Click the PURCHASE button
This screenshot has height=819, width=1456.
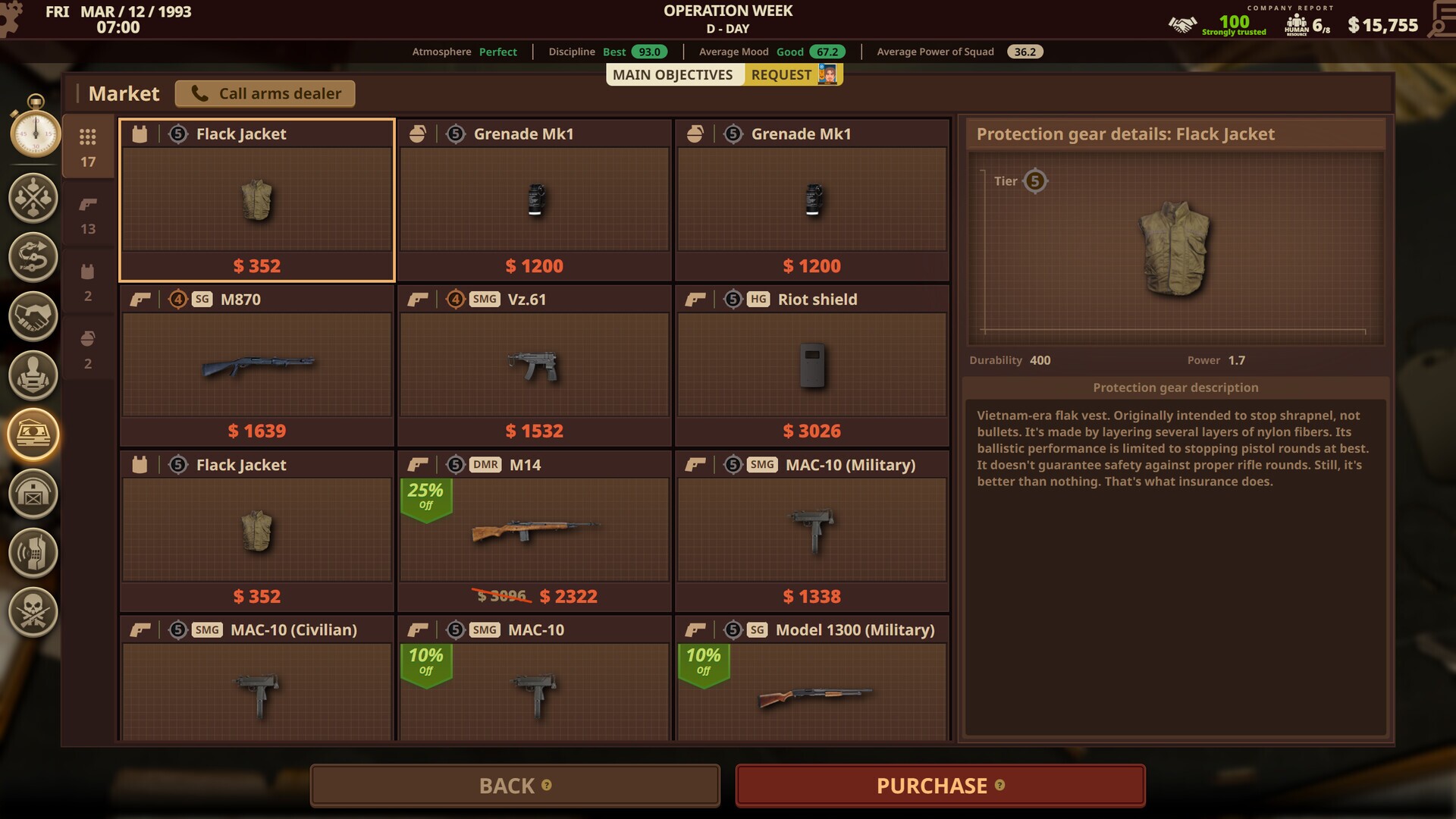[x=940, y=786]
